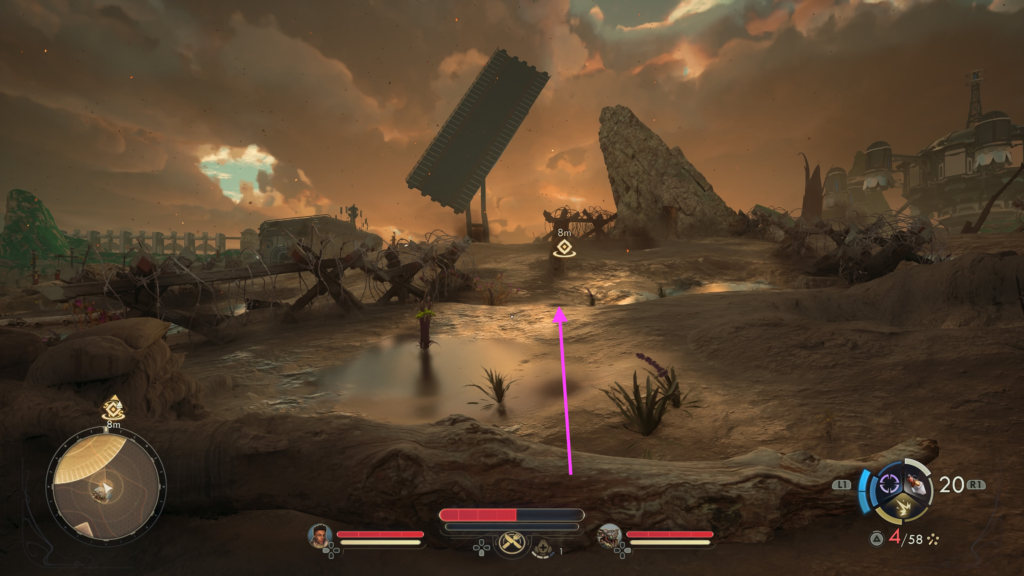This screenshot has height=576, width=1024.
Task: Open the circular minimap
Action: pos(105,486)
